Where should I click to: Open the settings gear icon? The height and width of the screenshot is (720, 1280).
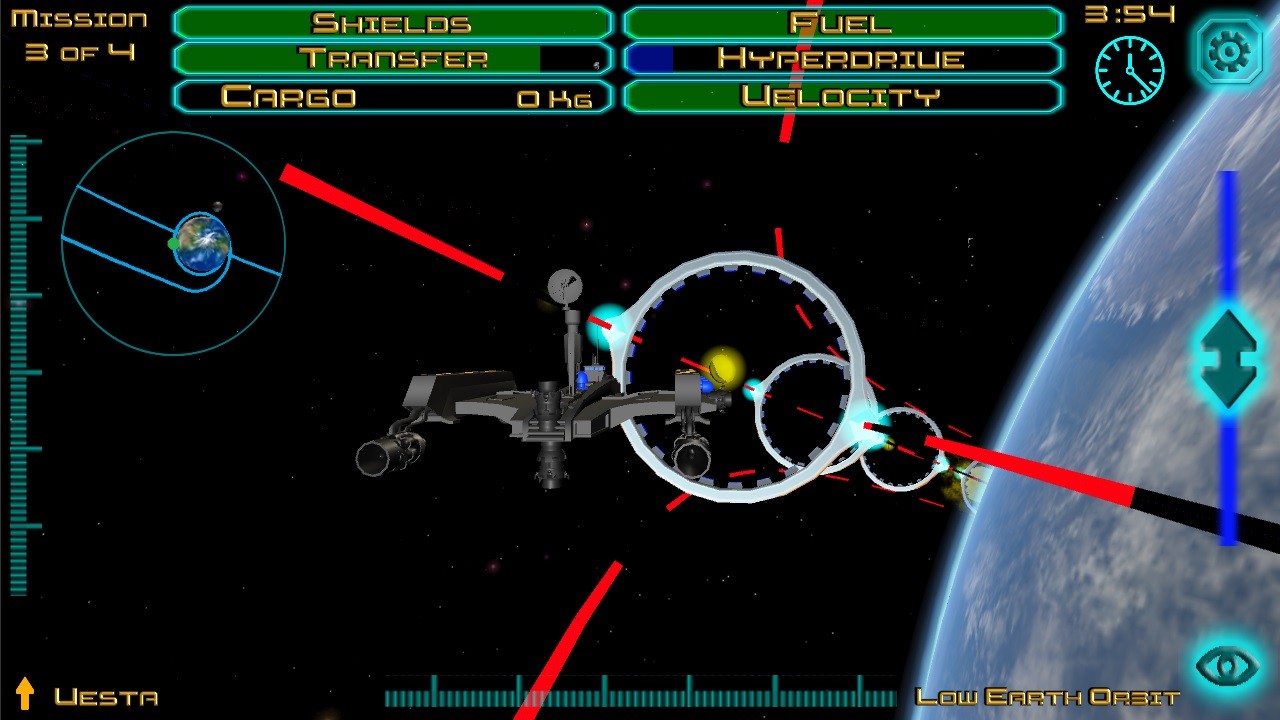pos(1228,50)
